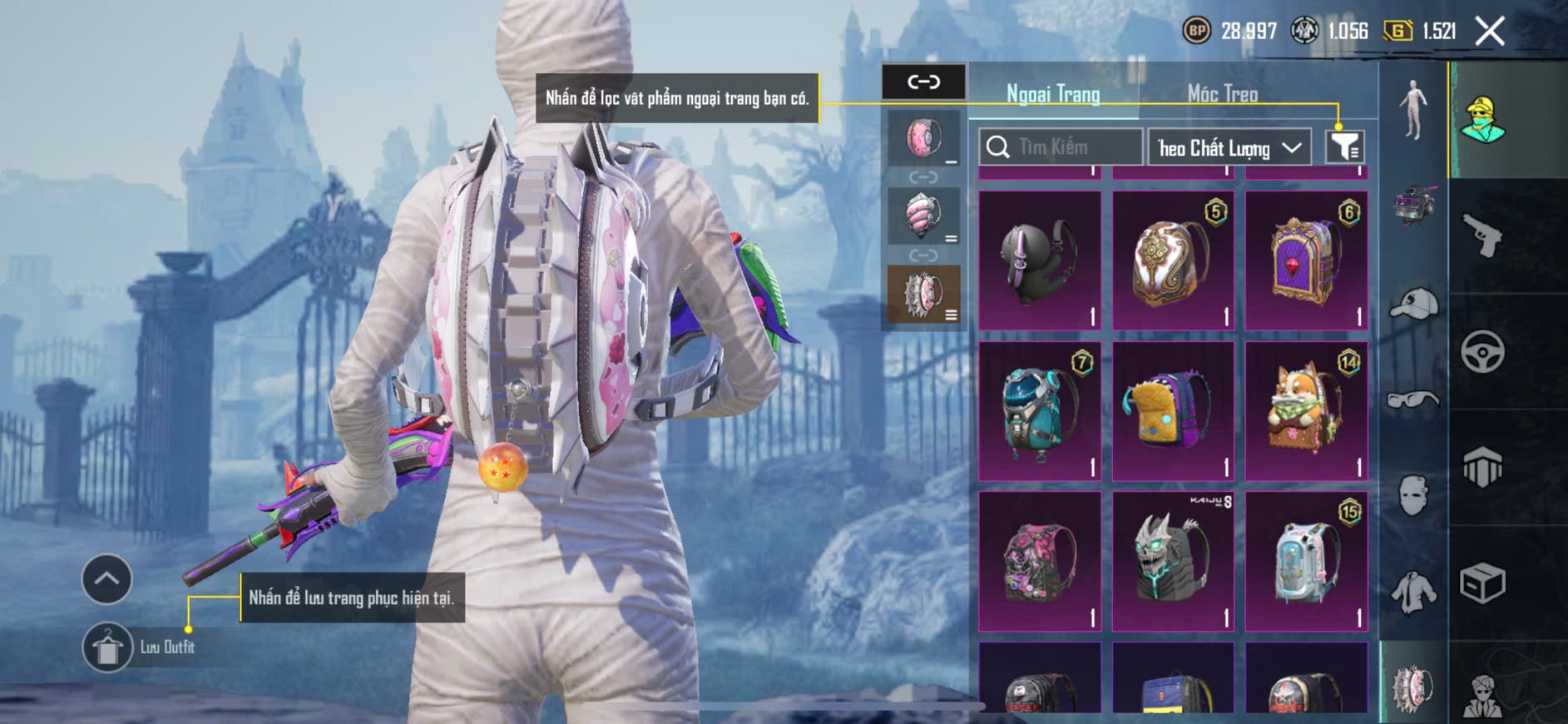The image size is (1568, 724).
Task: Select the corgi dog backpack skin
Action: (1306, 410)
